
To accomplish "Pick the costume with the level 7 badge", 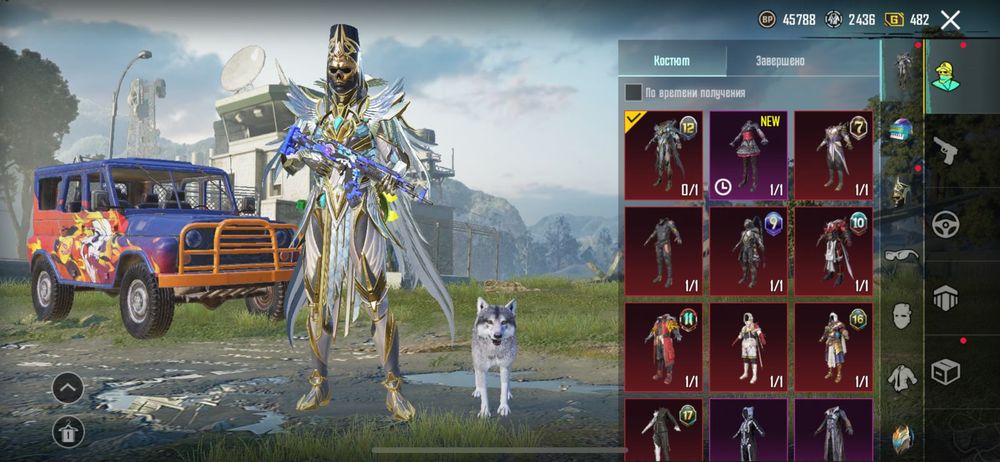I will [x=833, y=155].
